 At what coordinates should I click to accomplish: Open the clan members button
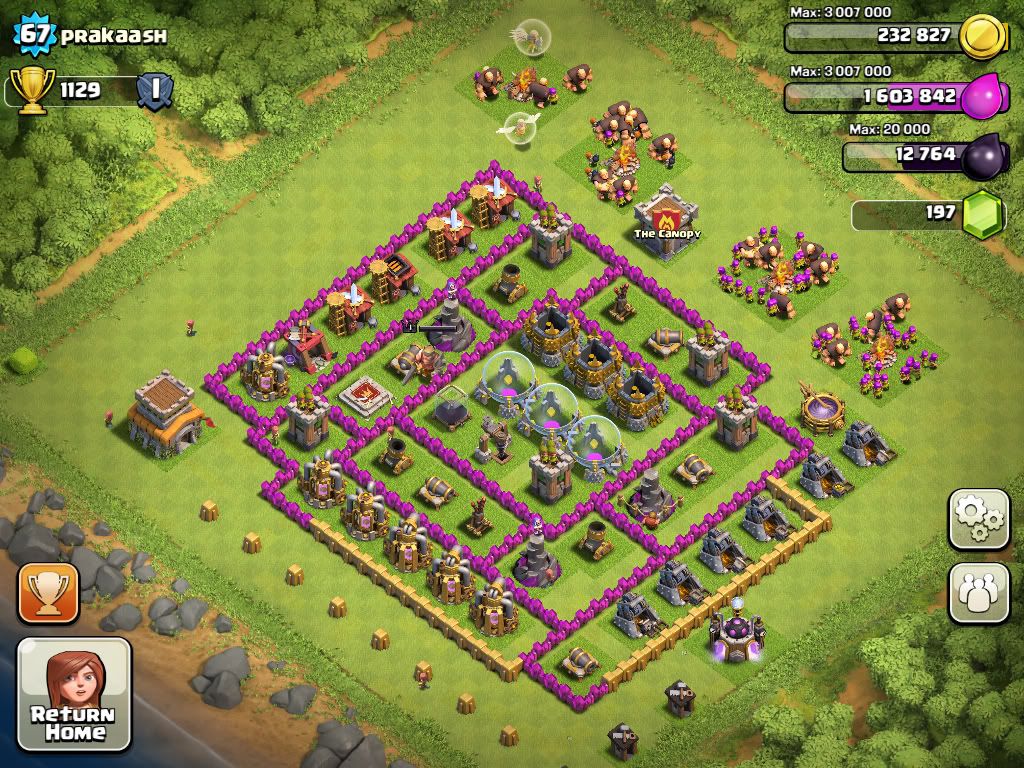coord(979,593)
